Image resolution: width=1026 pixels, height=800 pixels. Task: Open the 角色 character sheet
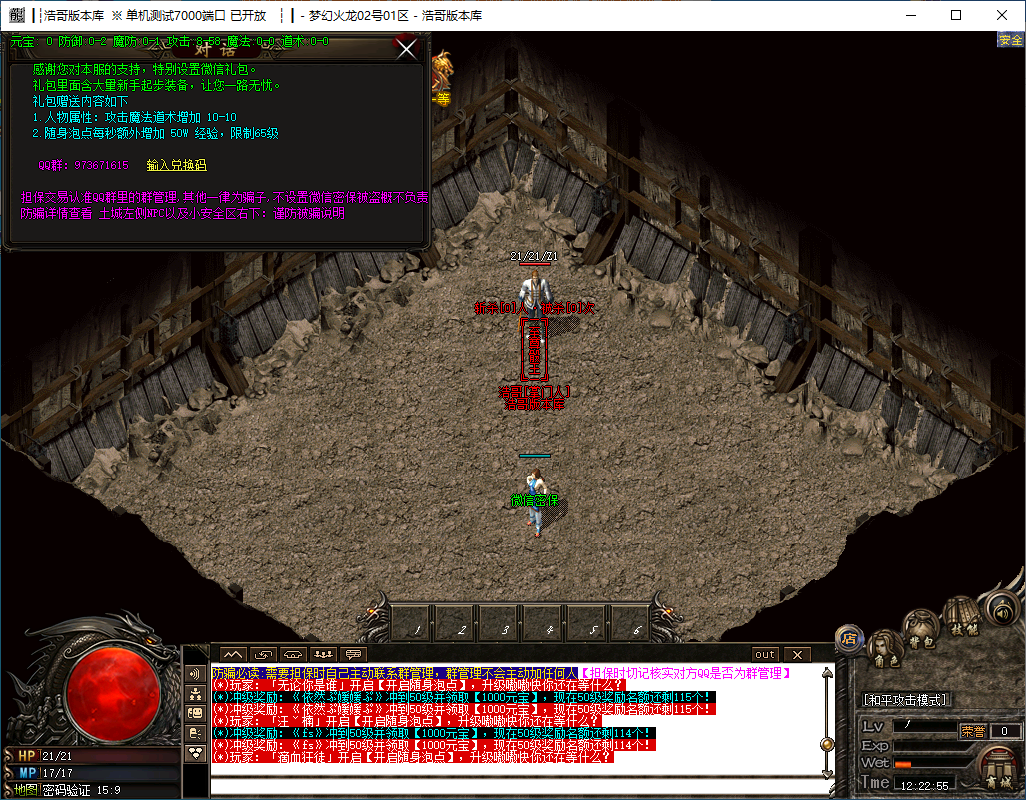(x=886, y=652)
